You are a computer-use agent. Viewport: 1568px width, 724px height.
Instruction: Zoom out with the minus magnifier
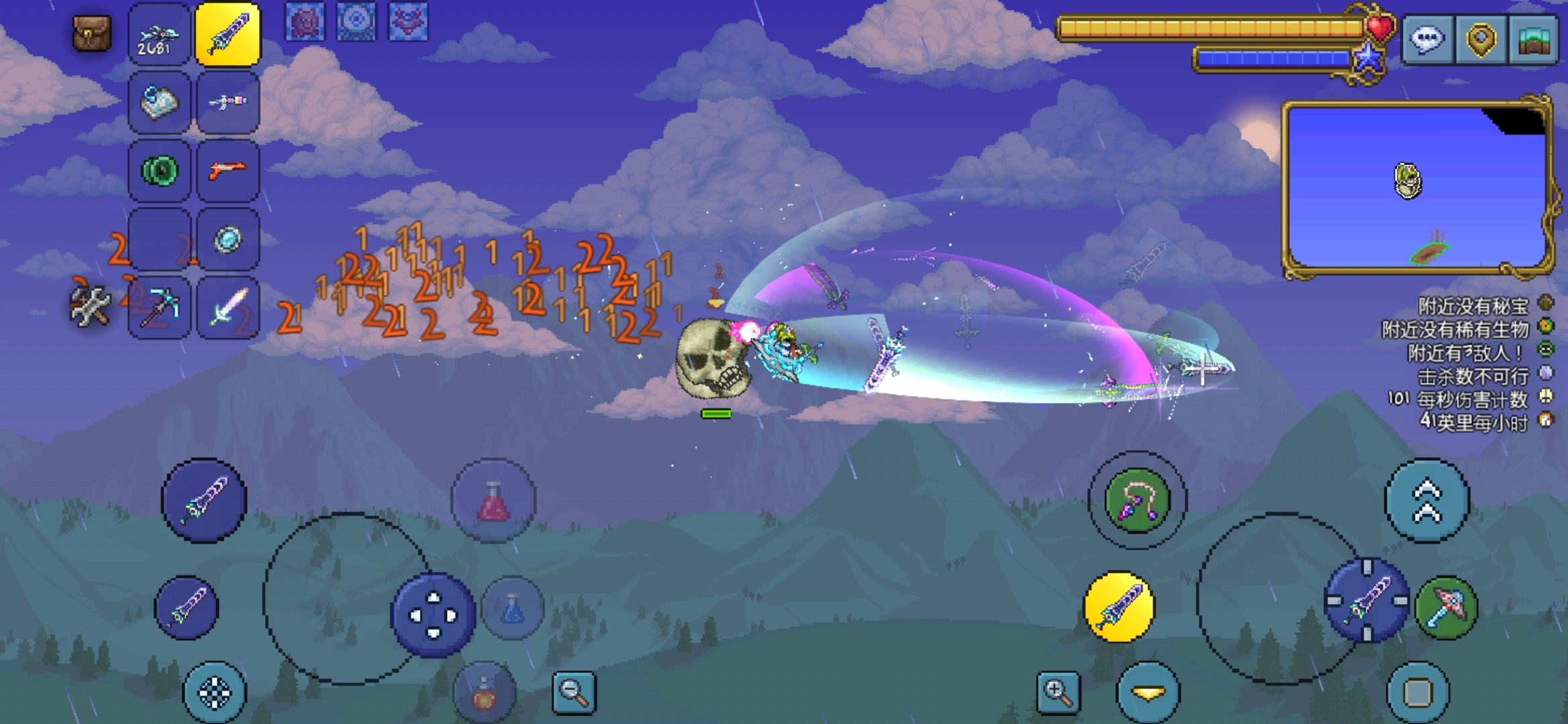(574, 692)
